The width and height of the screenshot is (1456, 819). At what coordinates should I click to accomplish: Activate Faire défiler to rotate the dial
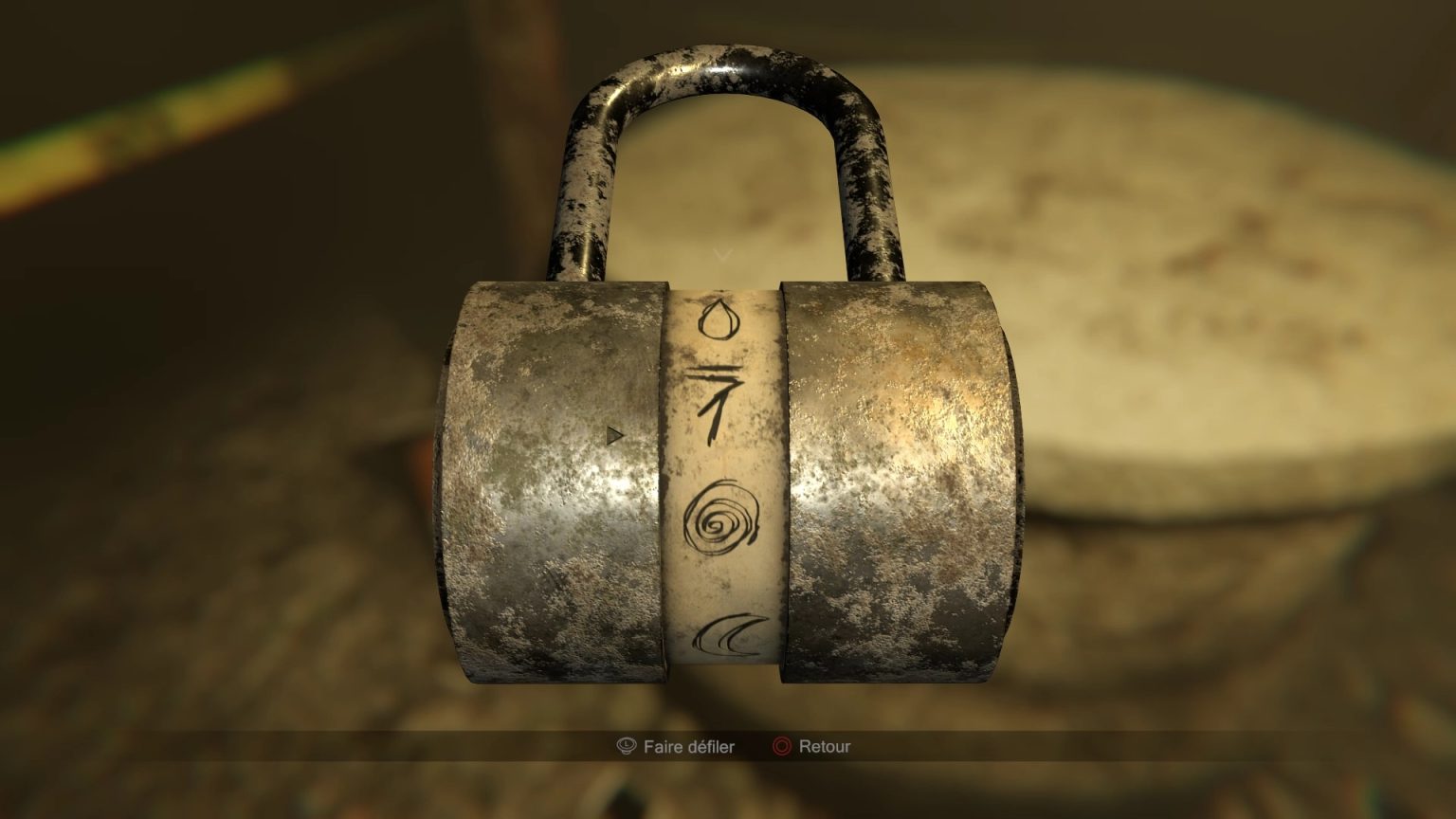pos(686,747)
